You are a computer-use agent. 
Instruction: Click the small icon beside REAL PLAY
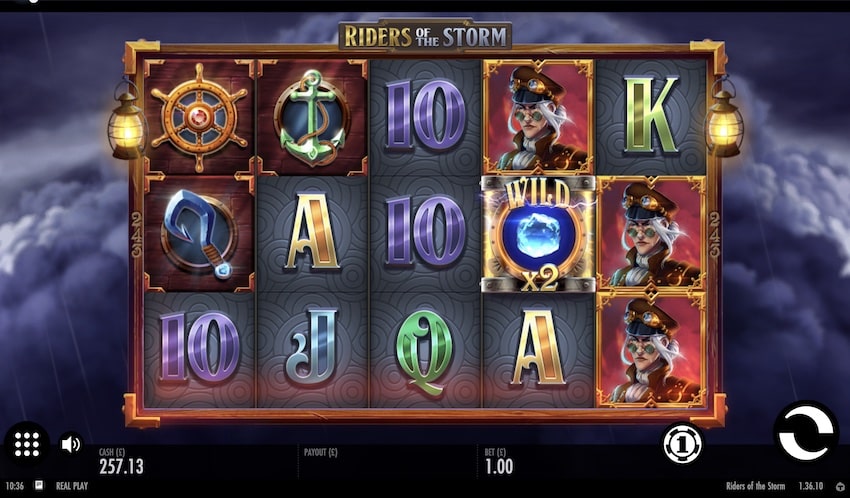pyautogui.click(x=39, y=484)
